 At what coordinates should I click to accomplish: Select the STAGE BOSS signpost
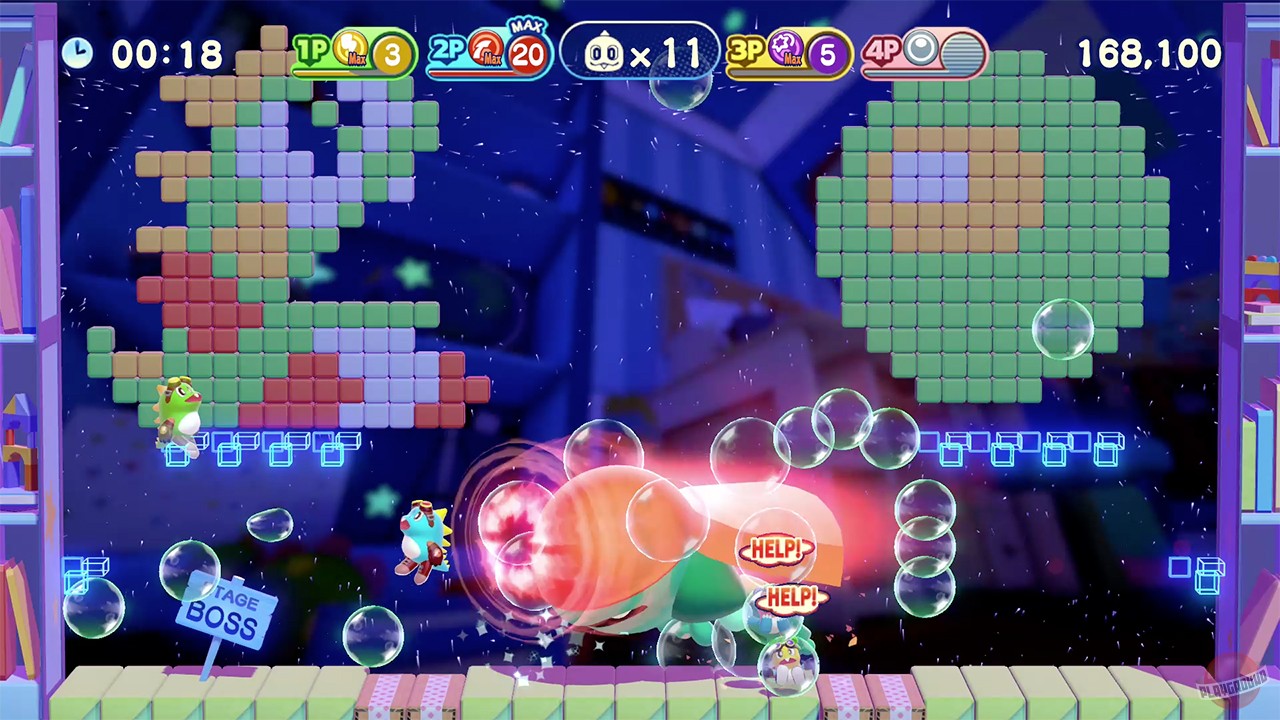225,608
